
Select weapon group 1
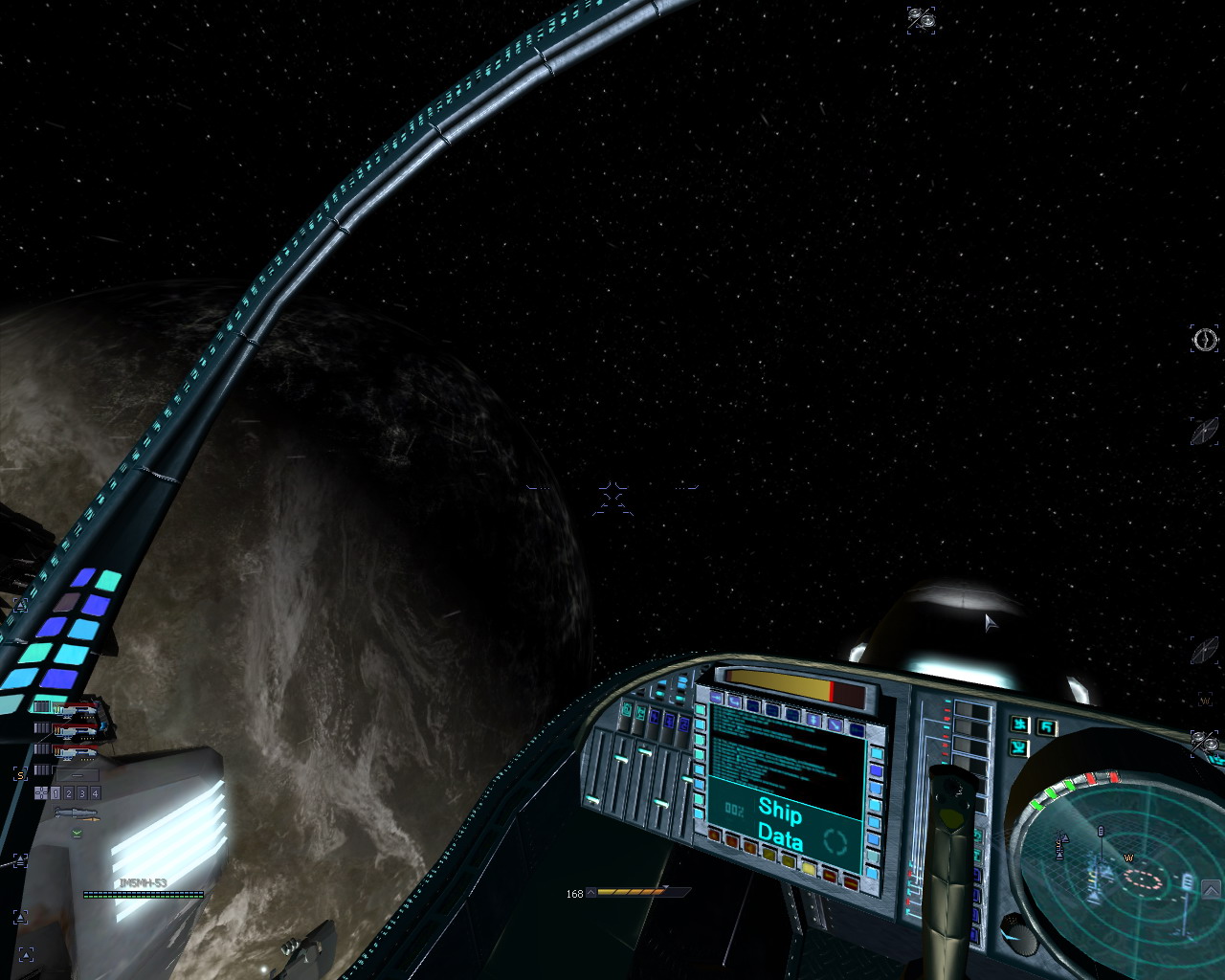coord(56,793)
